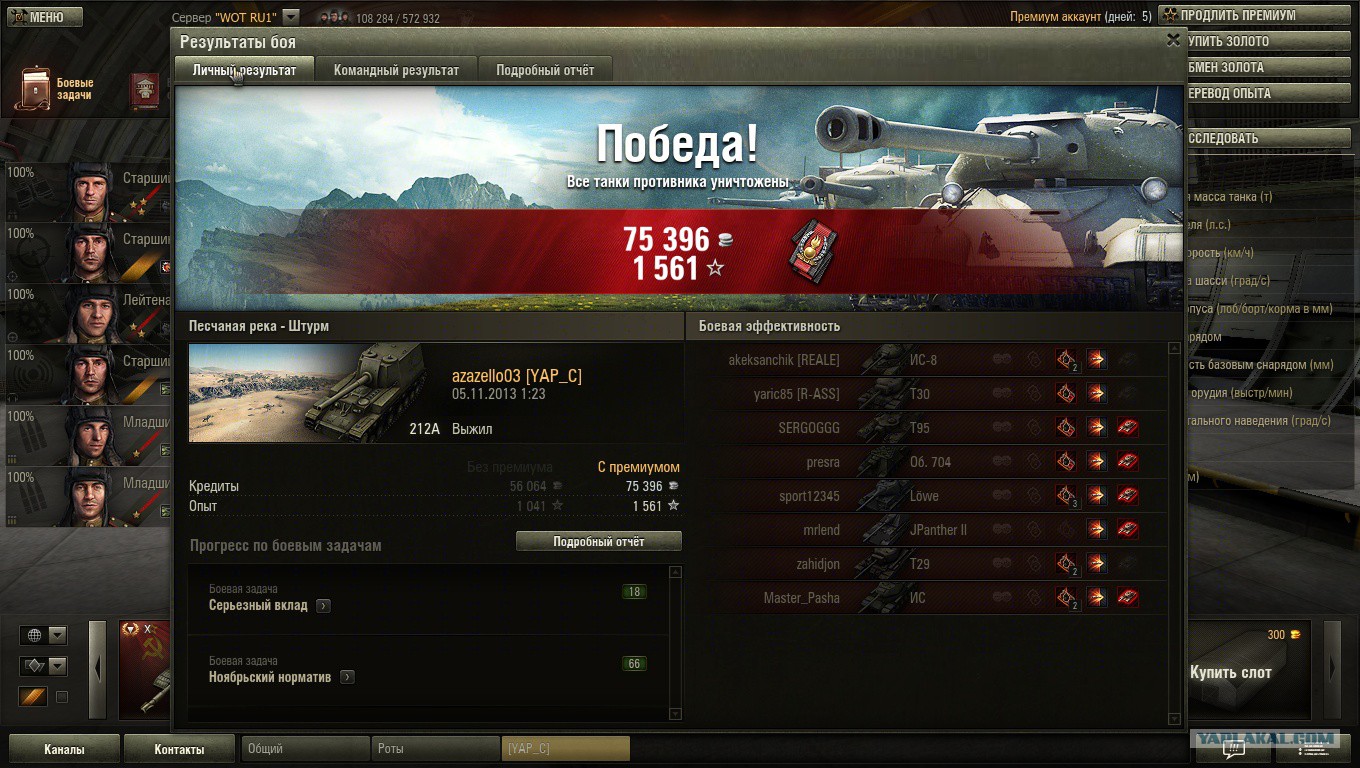Close the battle results window
The width and height of the screenshot is (1360, 768).
(x=1173, y=40)
